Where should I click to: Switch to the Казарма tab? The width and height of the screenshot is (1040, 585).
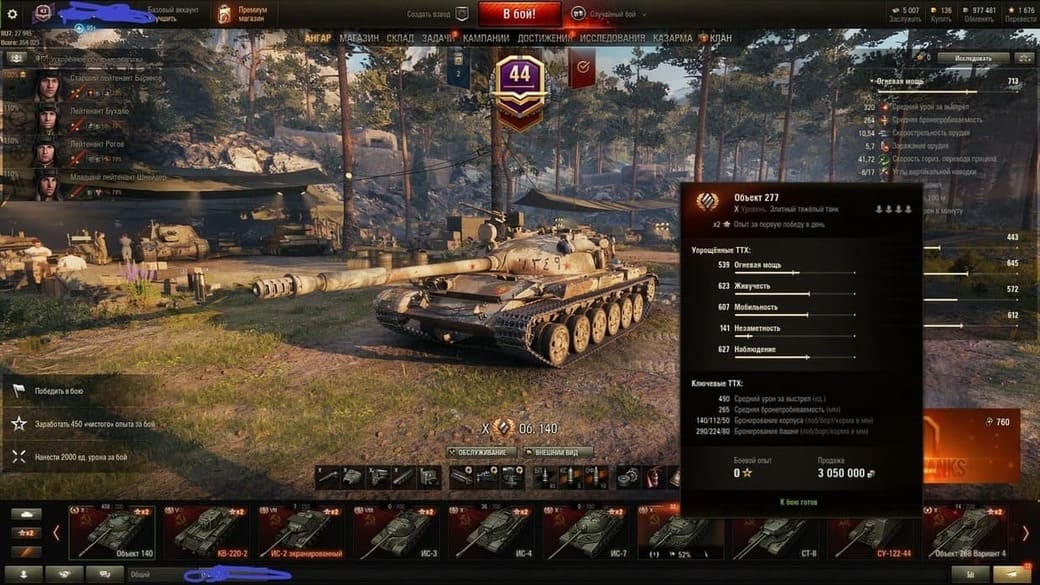(x=672, y=38)
